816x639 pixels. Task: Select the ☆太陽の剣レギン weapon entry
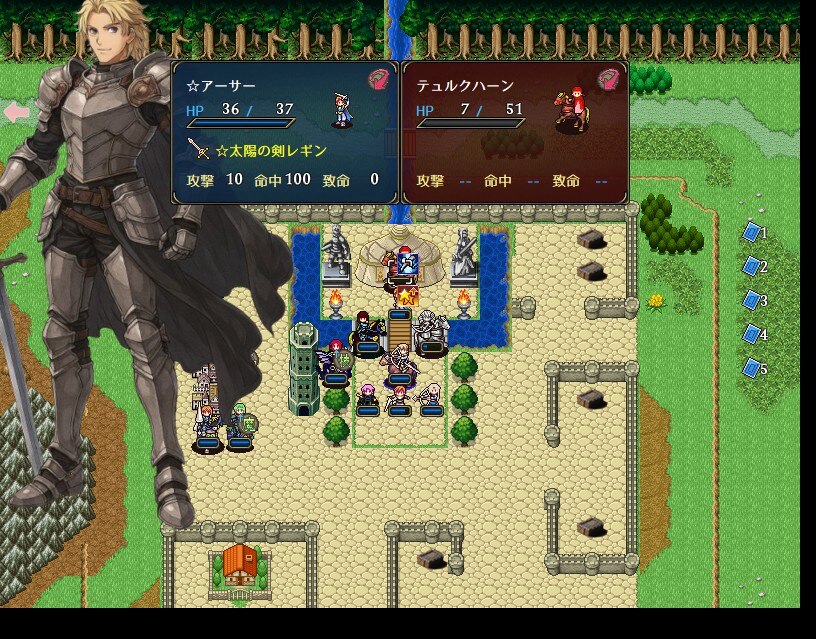(270, 150)
